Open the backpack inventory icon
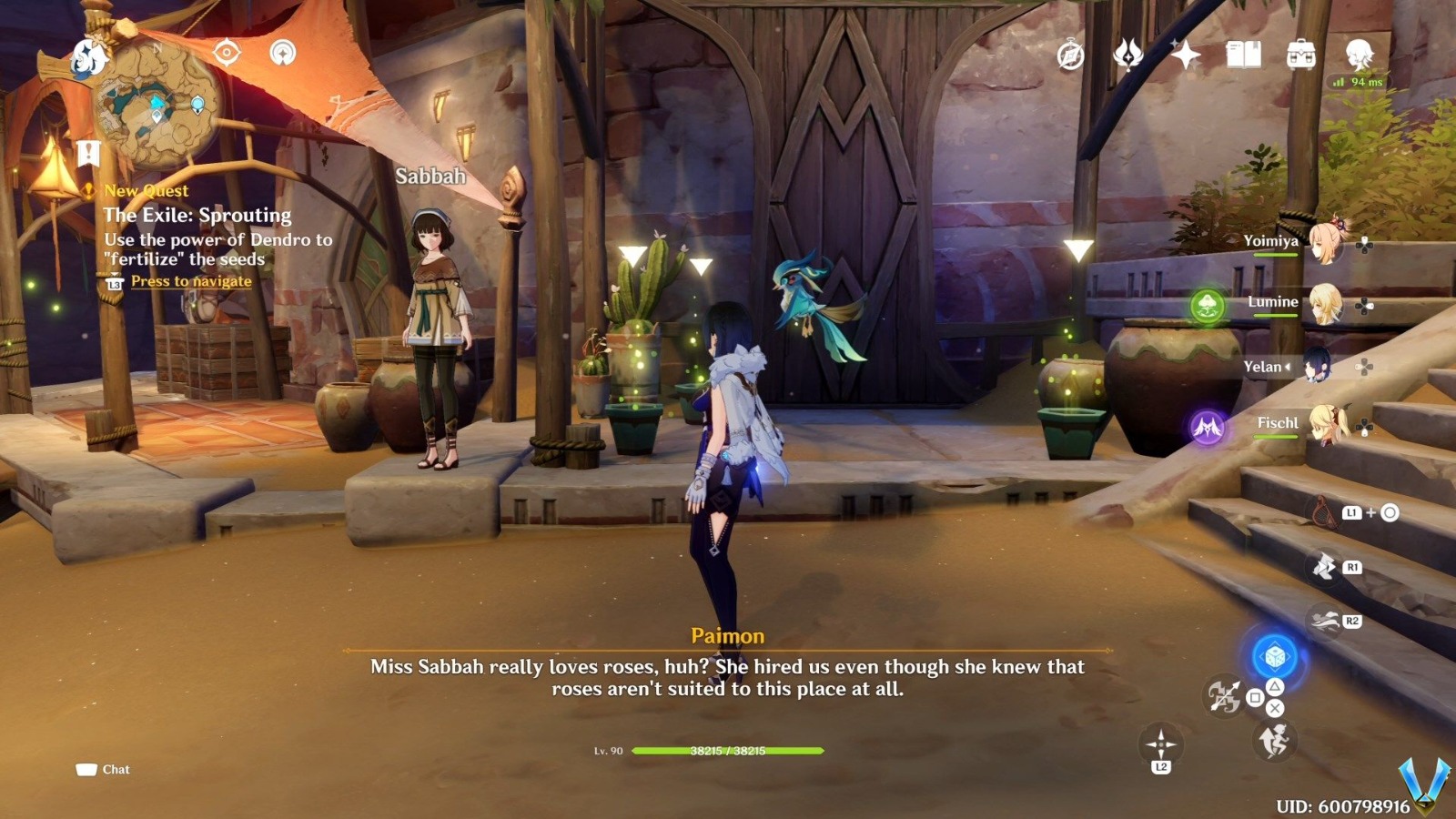 click(x=1301, y=56)
